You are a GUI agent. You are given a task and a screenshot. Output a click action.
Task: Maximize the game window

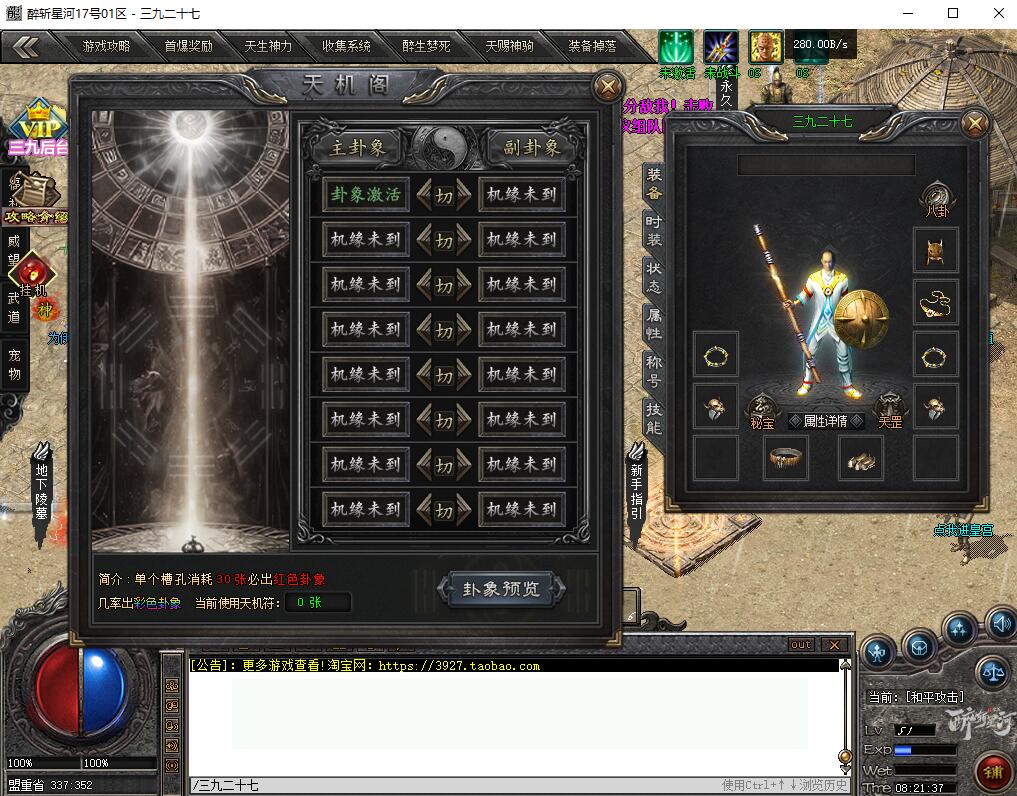(952, 14)
